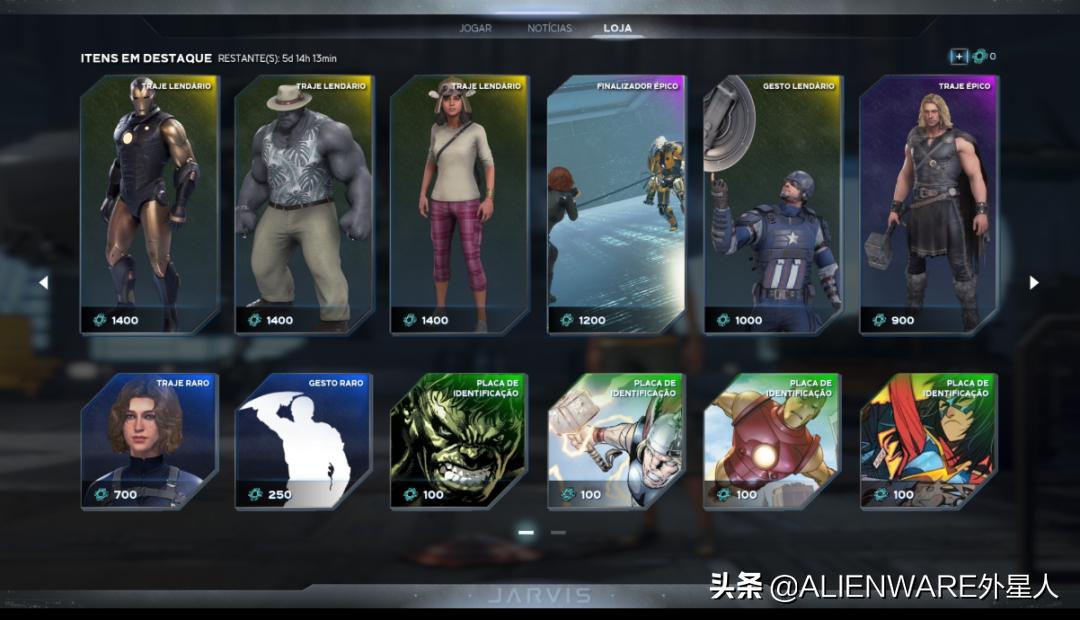Pick the Hulk identification nameplate
Image resolution: width=1080 pixels, height=620 pixels.
[x=460, y=441]
